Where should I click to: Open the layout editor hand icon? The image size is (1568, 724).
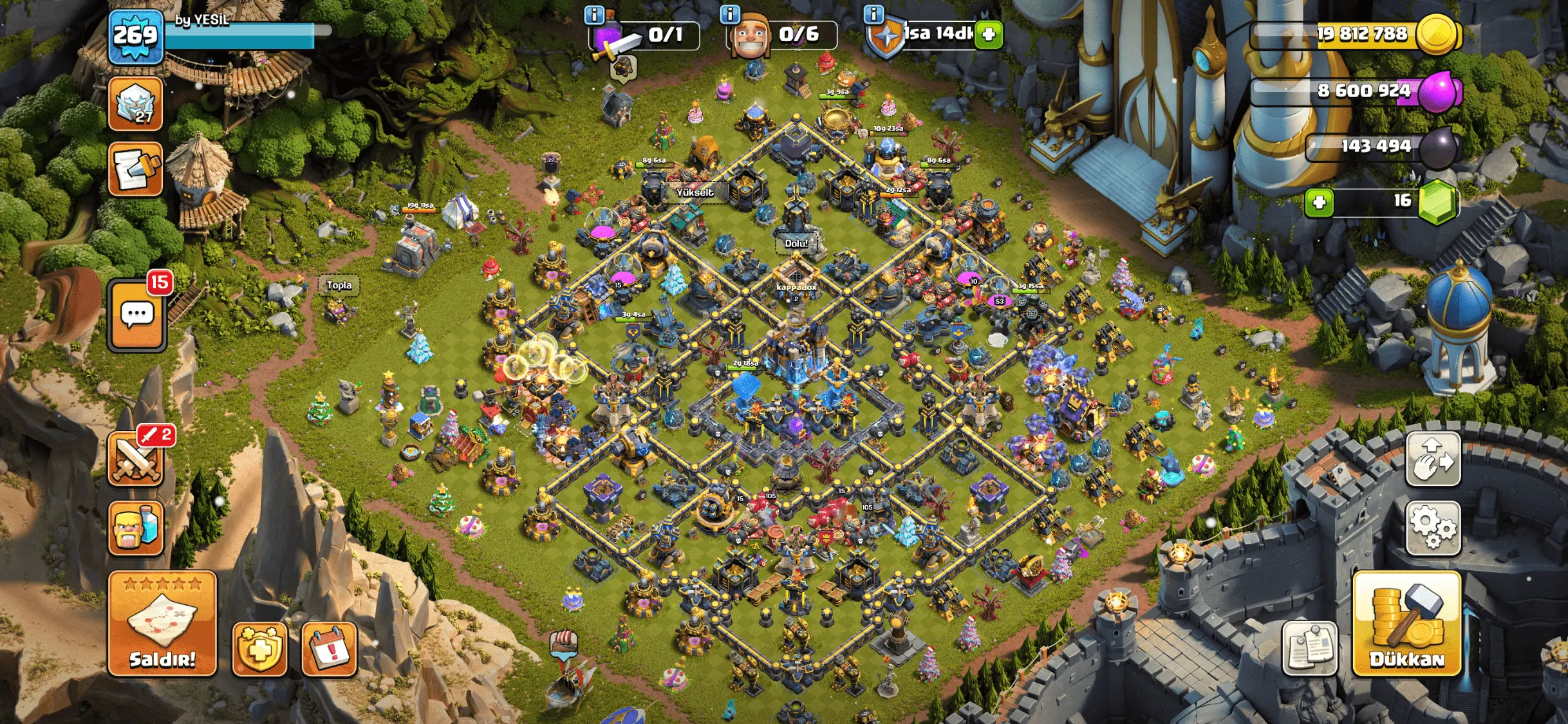coord(1433,459)
